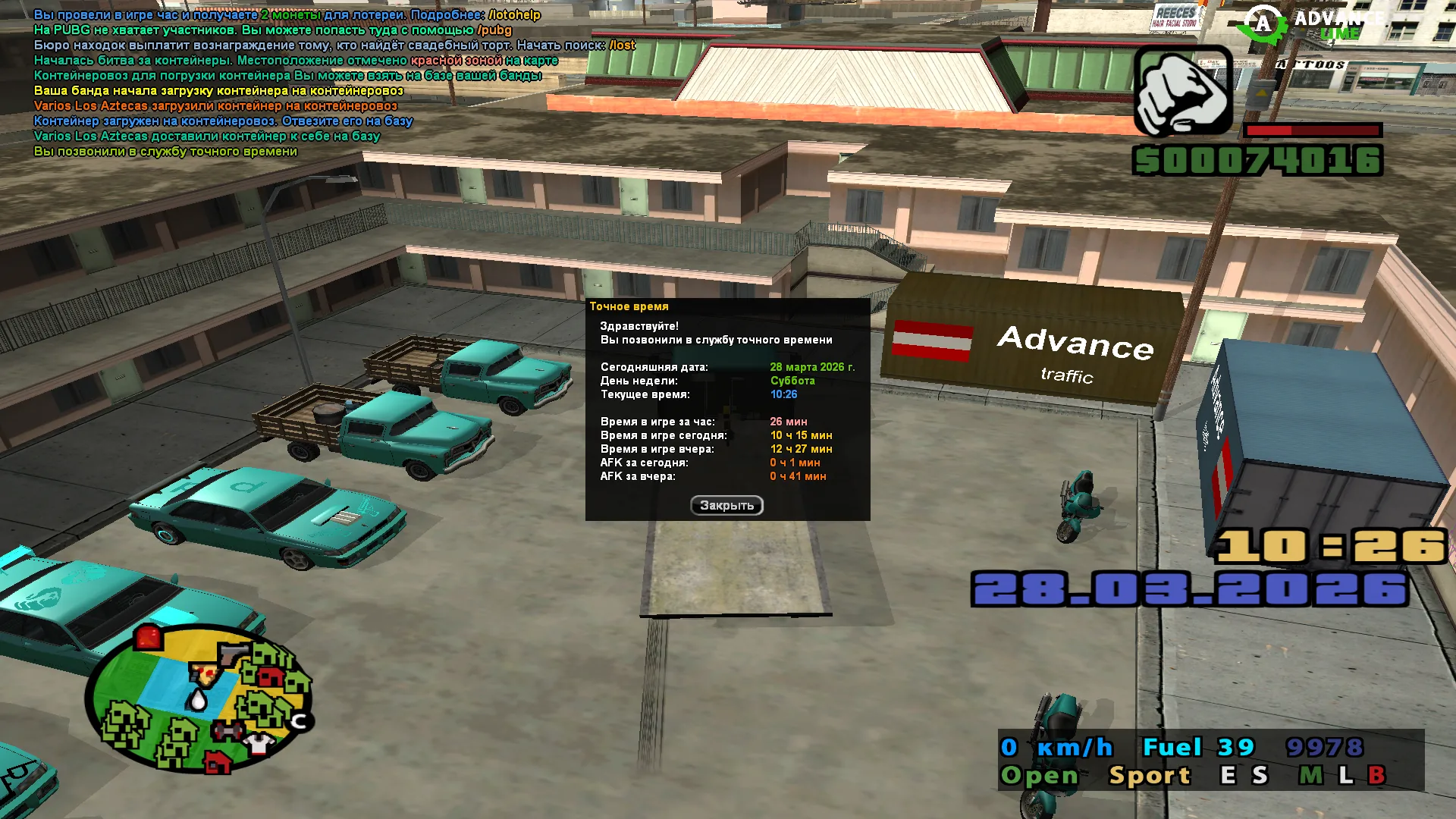Select the Текущее время 10:26 entry

782,394
